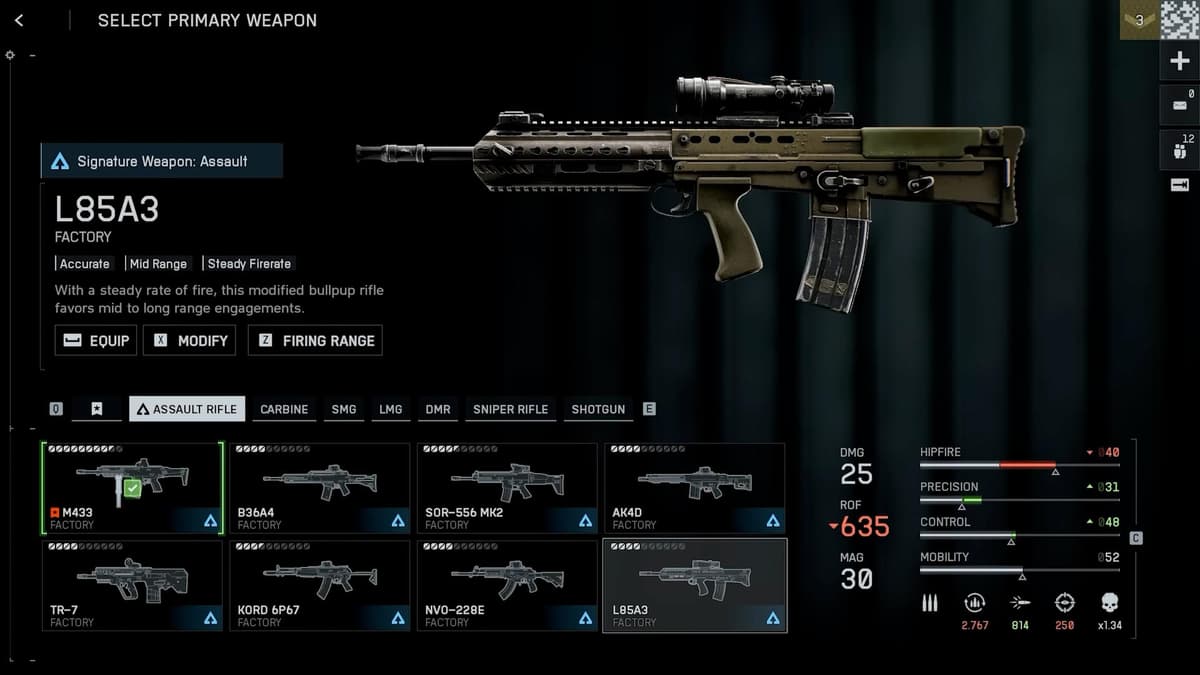
Task: Choose the TR-7 rifle tile
Action: pyautogui.click(x=132, y=585)
